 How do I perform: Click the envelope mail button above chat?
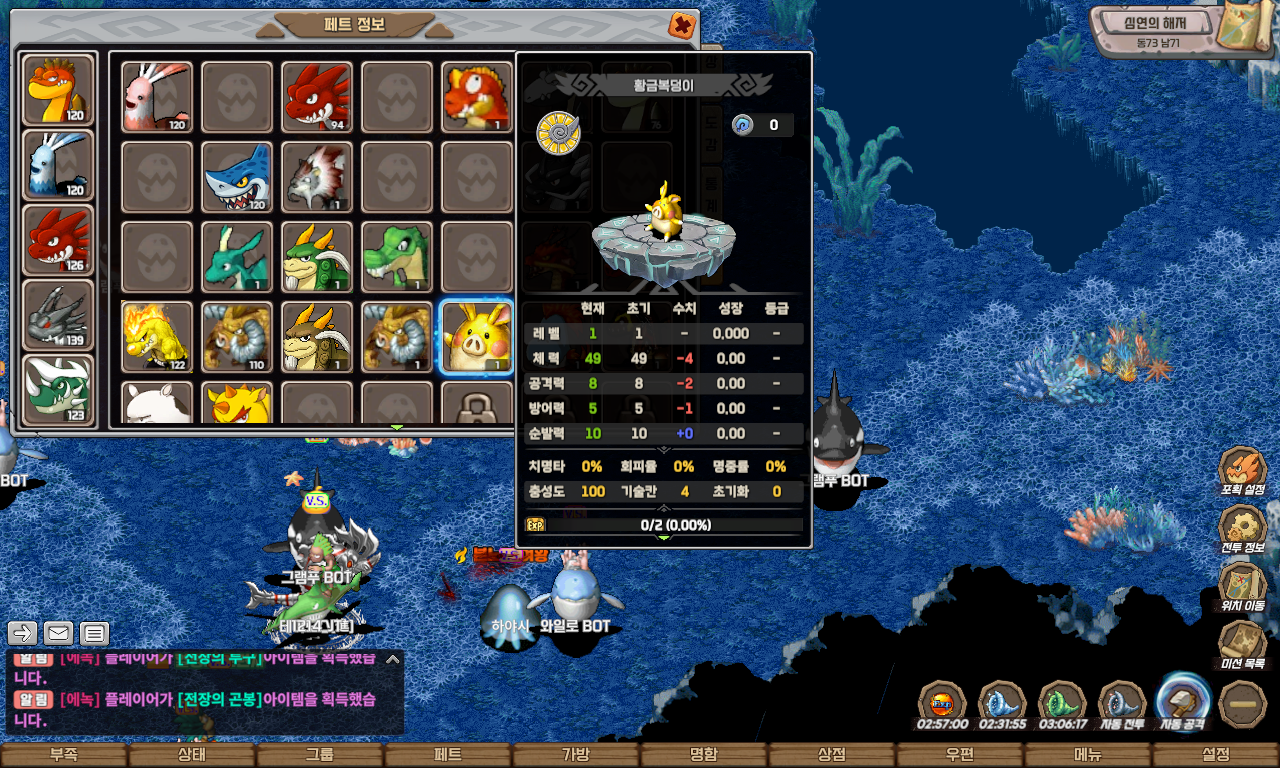58,633
